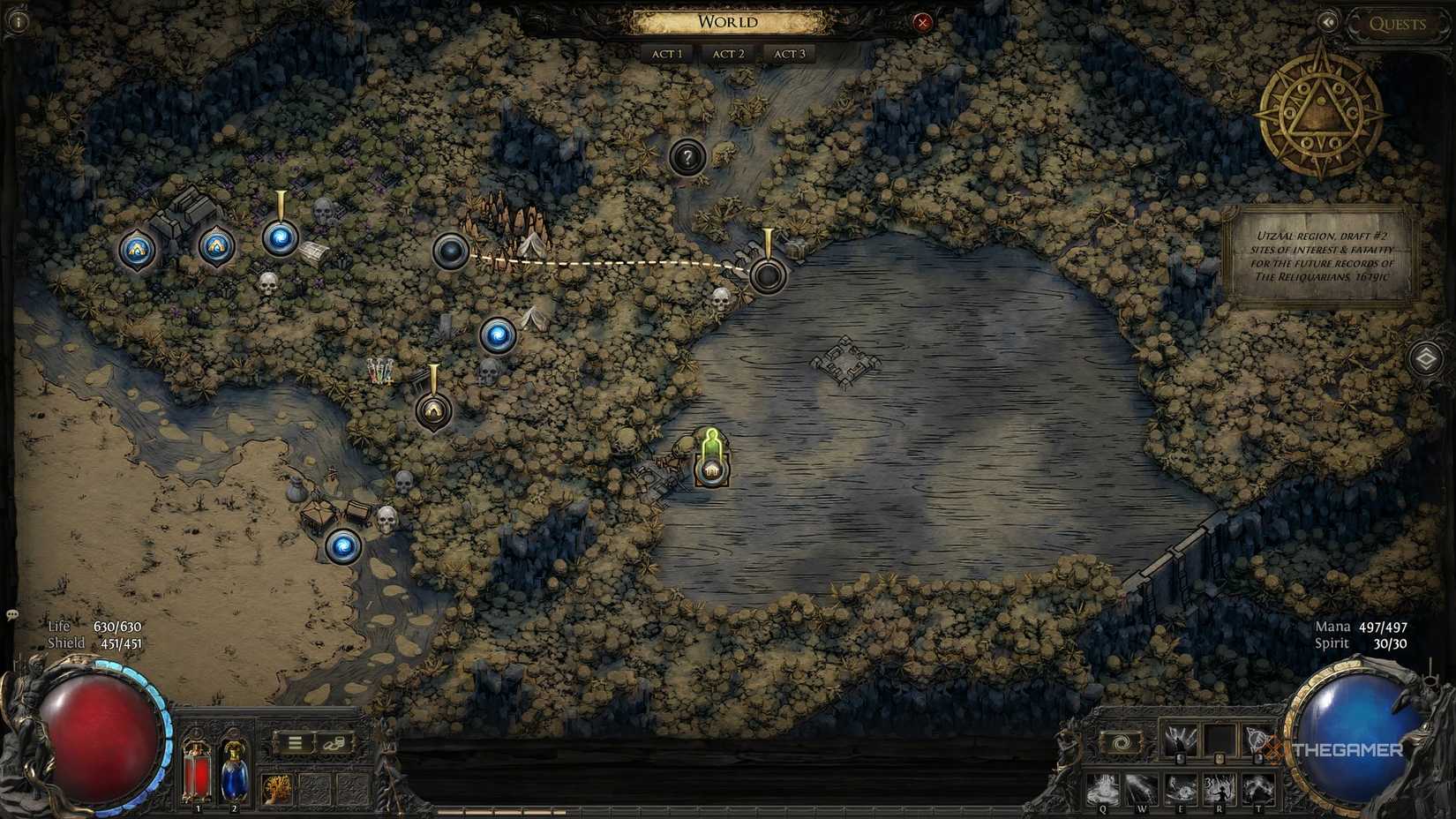
Task: Select the skill in the T slot
Action: coord(1258,788)
